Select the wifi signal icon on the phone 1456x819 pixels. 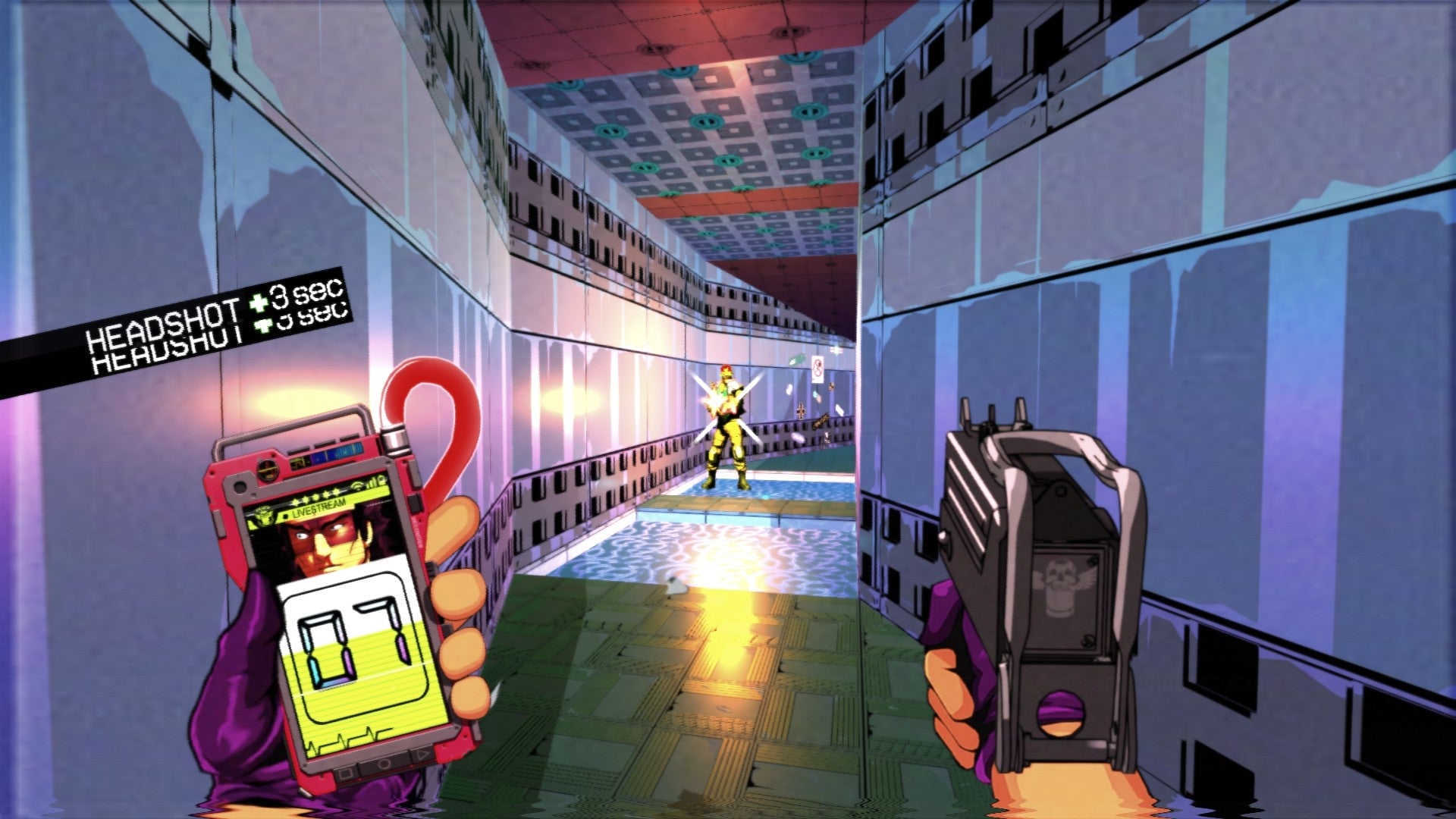(x=359, y=485)
